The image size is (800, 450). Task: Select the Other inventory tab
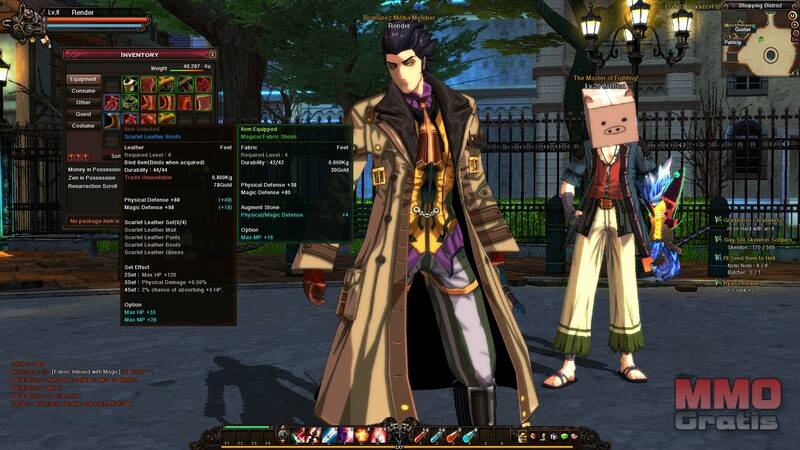[84, 102]
